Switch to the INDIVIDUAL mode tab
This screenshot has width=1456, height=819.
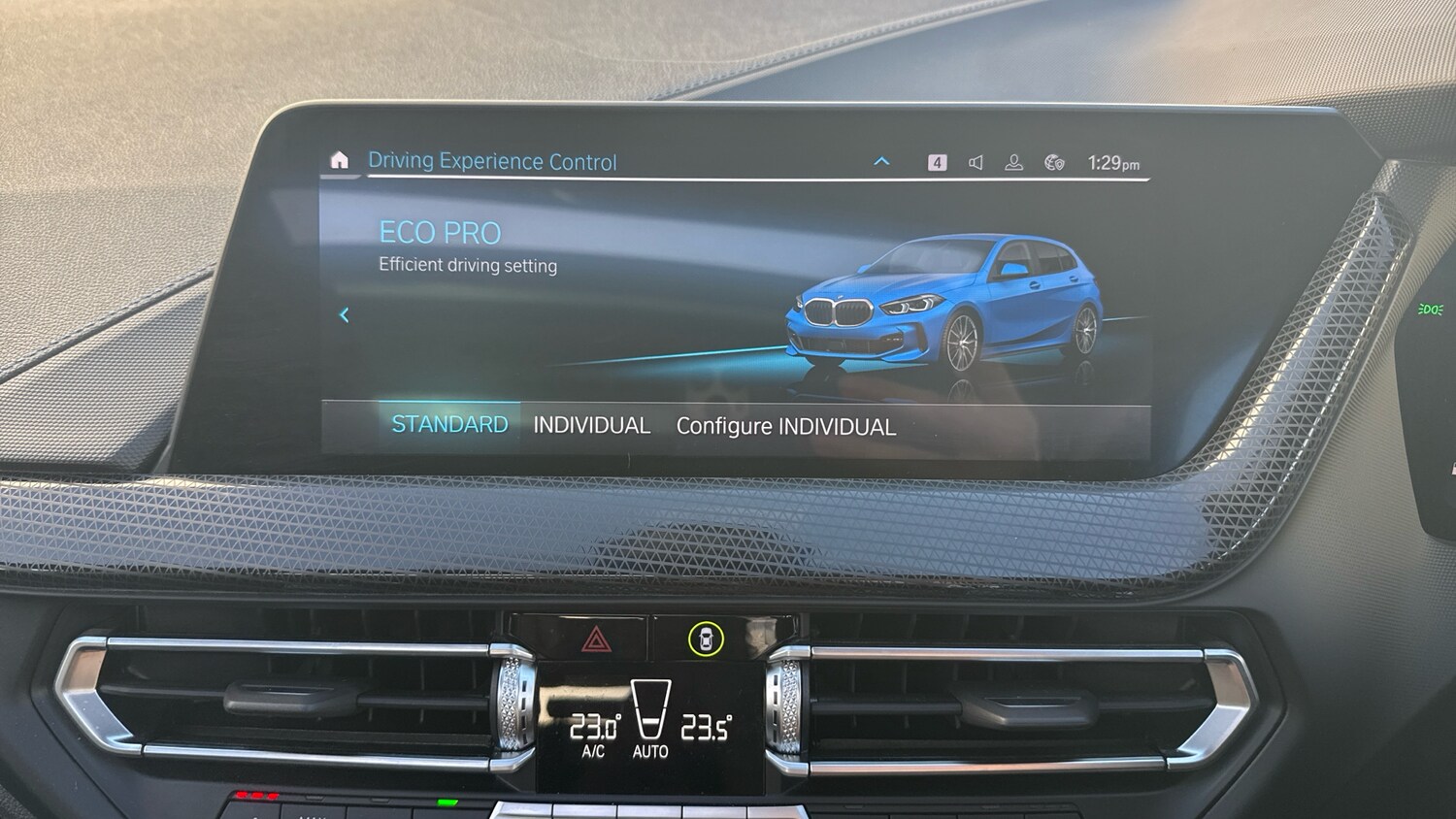coord(591,425)
